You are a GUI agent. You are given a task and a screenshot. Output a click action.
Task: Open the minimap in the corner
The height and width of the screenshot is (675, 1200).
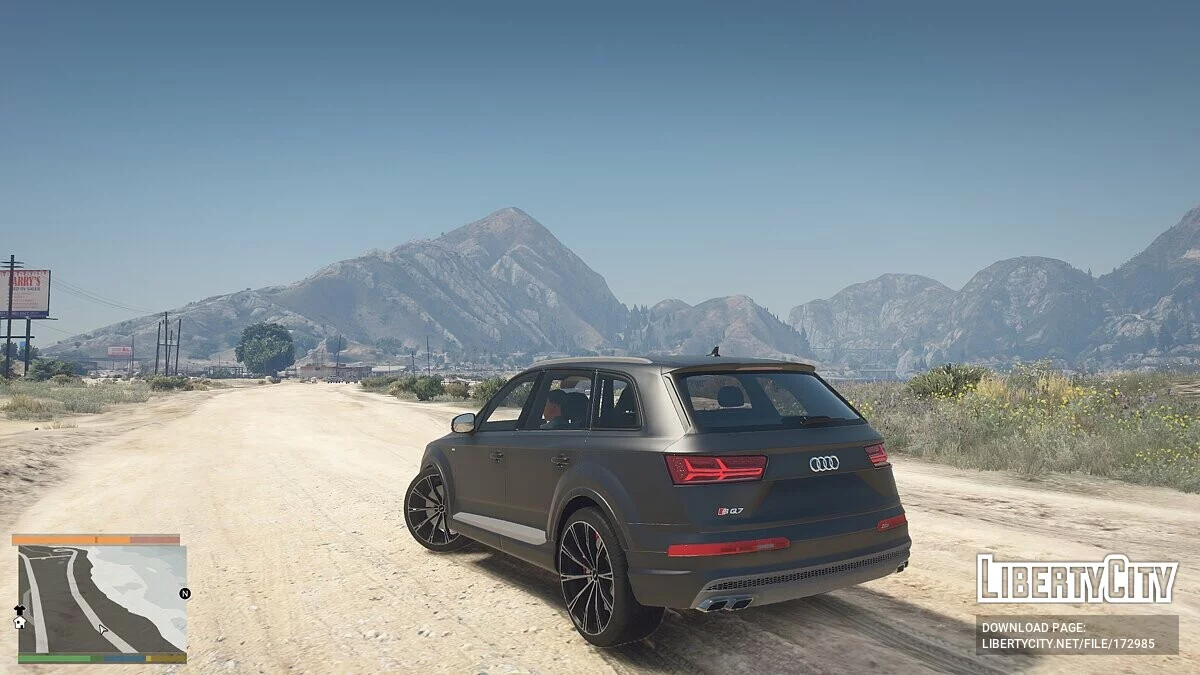[x=102, y=599]
